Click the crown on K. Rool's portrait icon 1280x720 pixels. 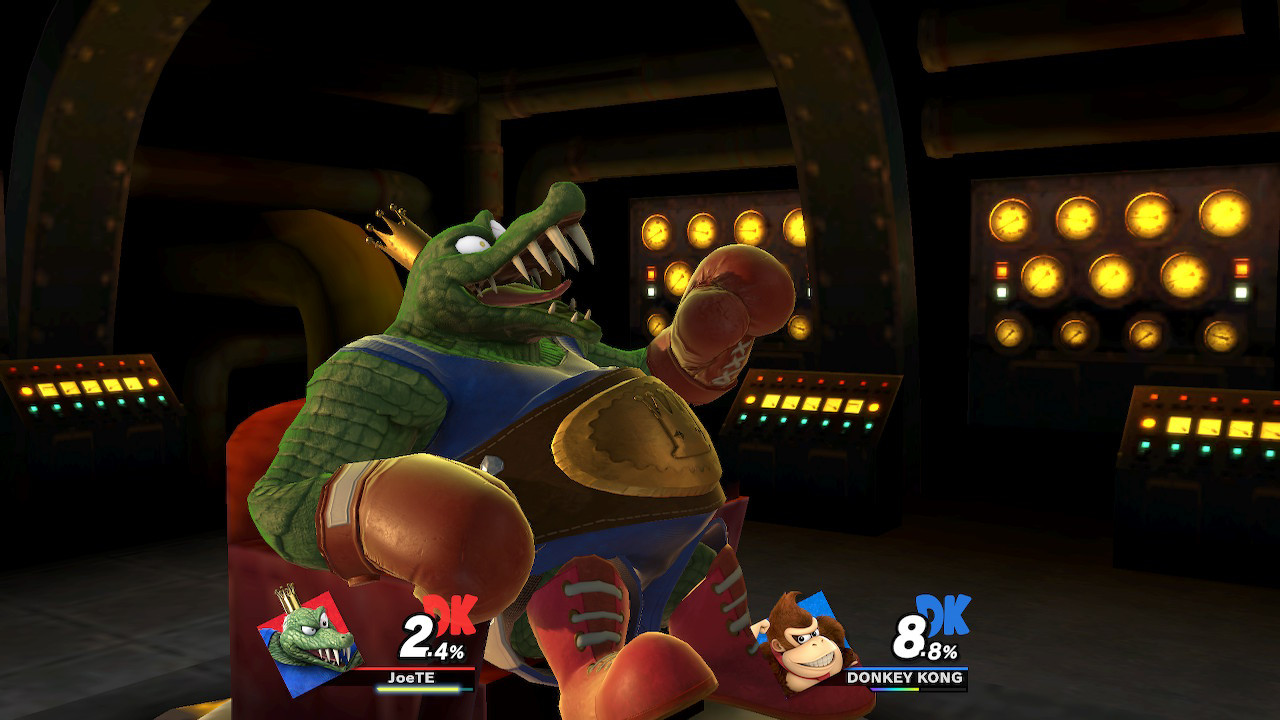tap(289, 596)
